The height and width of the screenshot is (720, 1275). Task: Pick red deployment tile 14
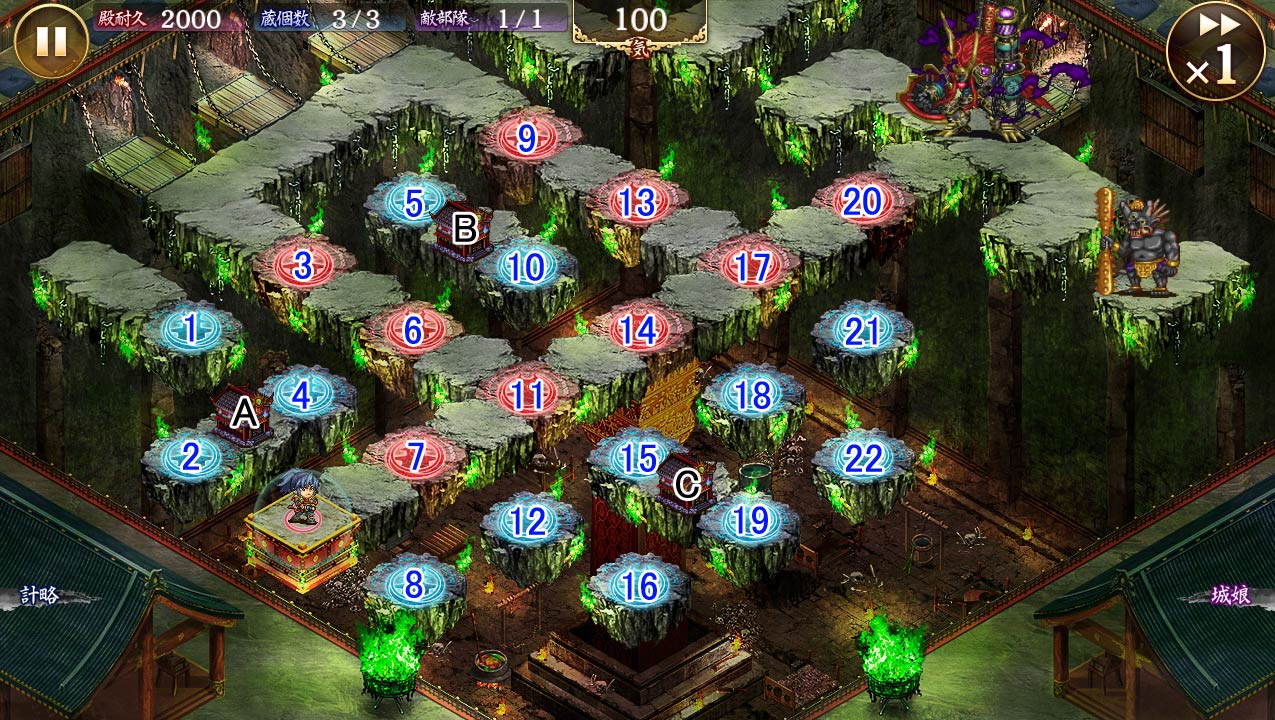pos(639,330)
